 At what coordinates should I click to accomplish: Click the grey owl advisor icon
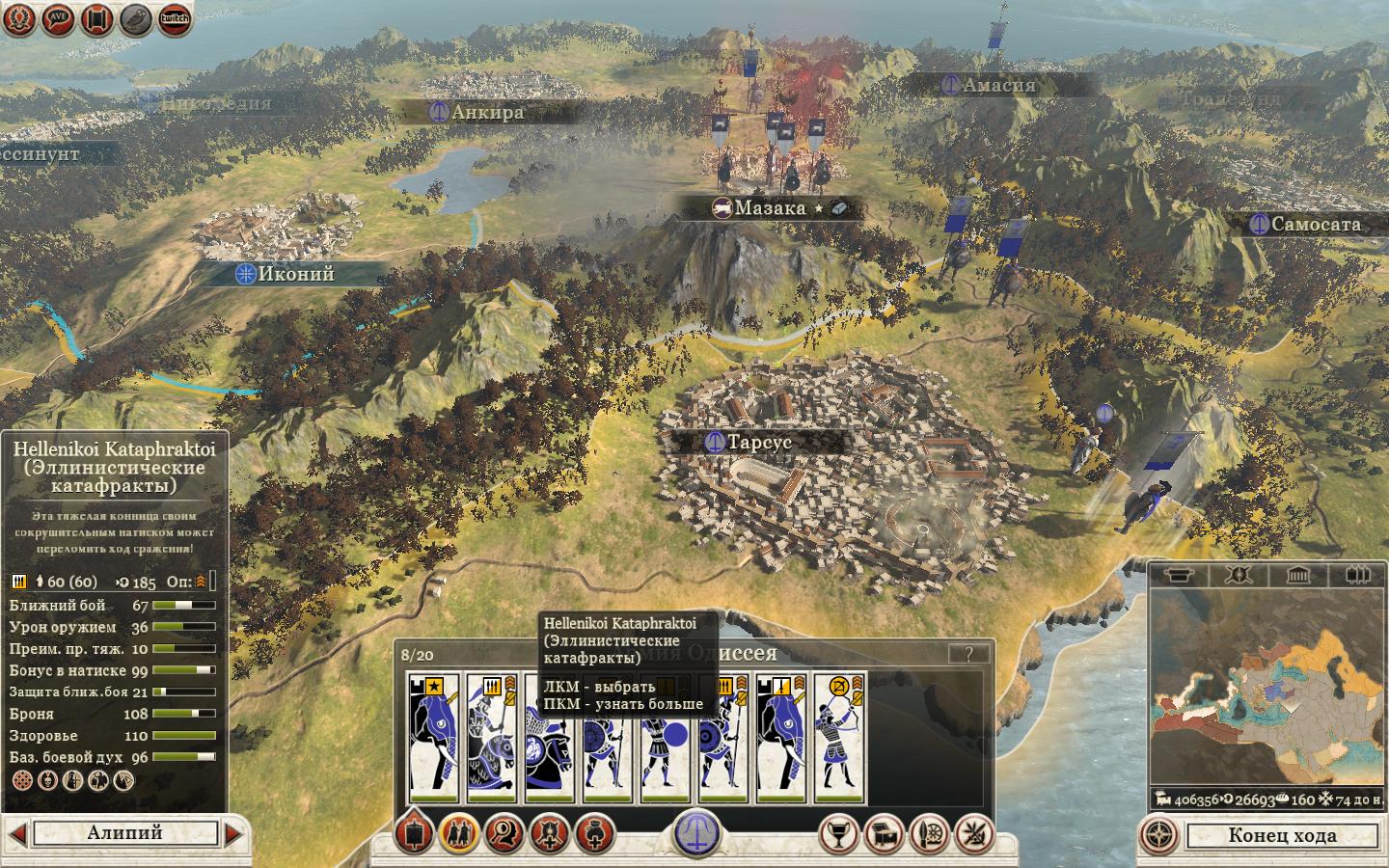135,18
